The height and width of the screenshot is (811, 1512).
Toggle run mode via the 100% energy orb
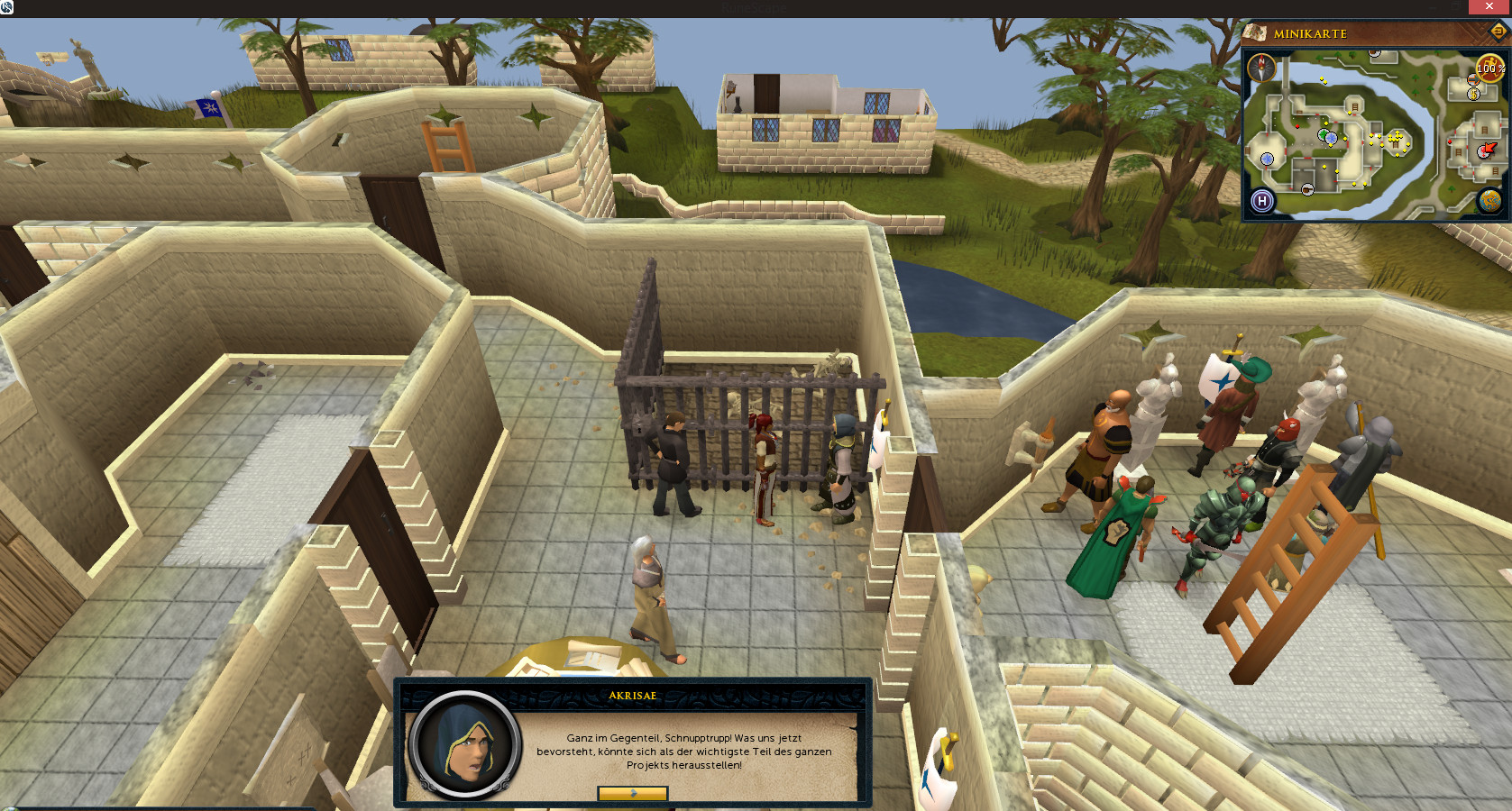1489,68
